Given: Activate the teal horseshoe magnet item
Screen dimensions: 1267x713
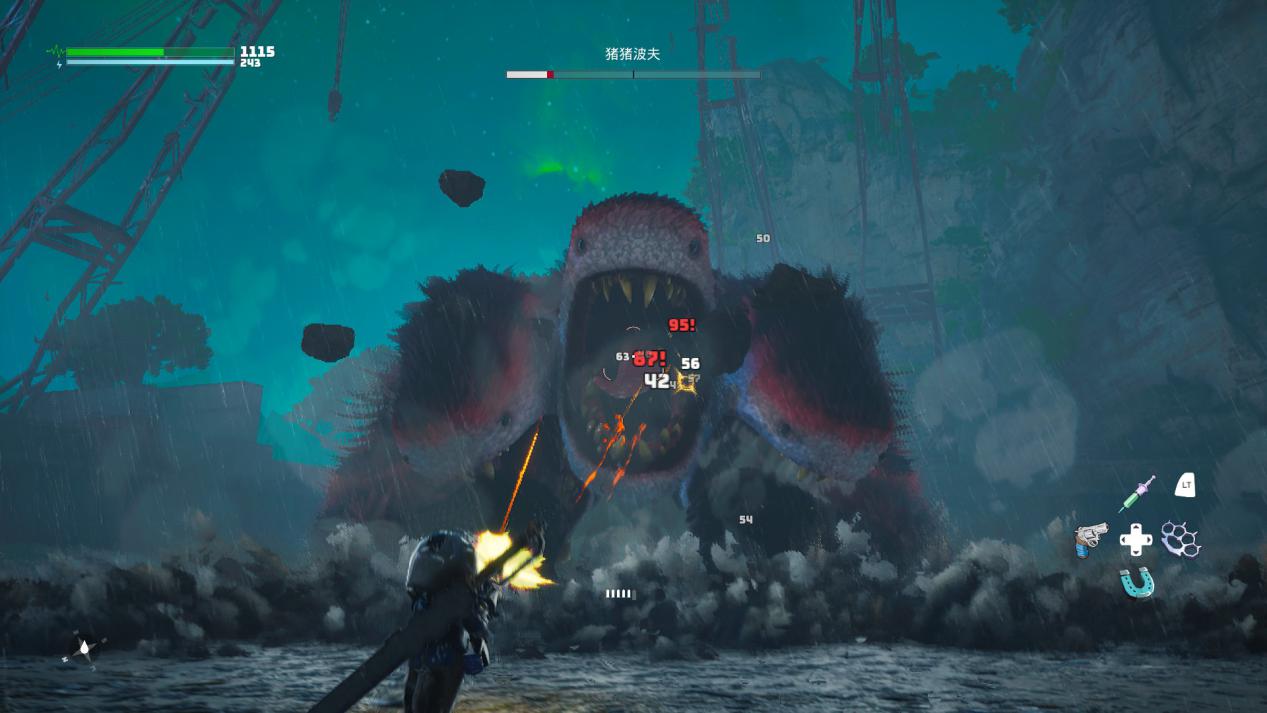Looking at the screenshot, I should tap(1137, 582).
